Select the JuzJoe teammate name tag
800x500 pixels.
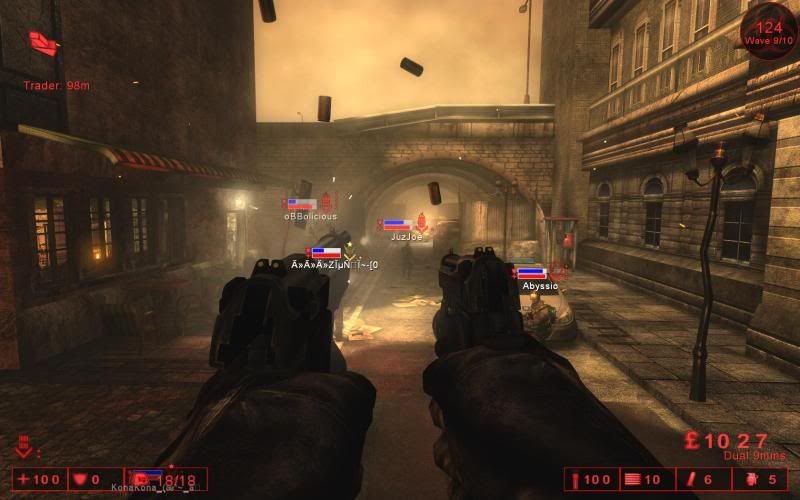pyautogui.click(x=406, y=237)
